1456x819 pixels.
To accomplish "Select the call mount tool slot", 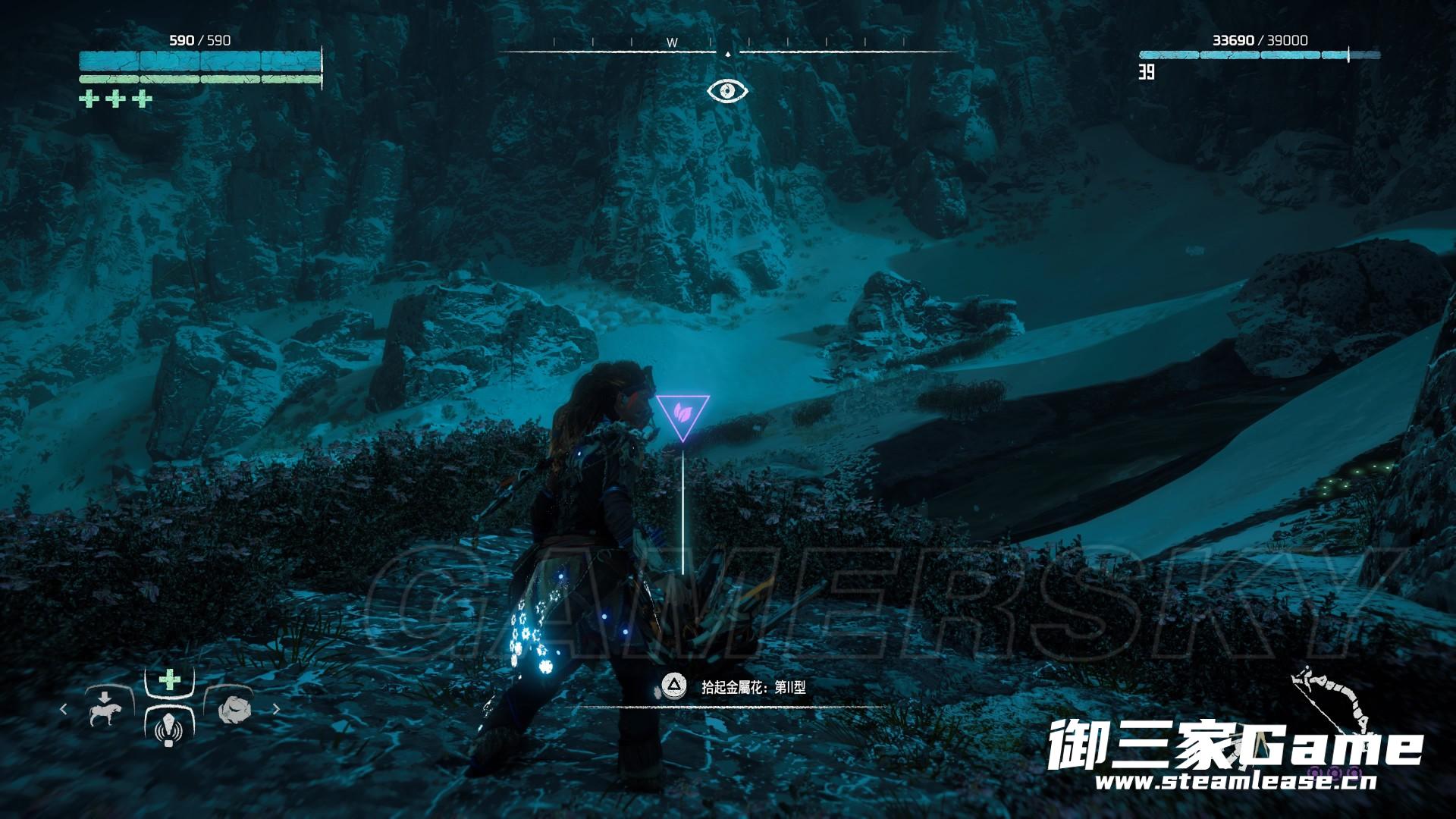I will (106, 710).
